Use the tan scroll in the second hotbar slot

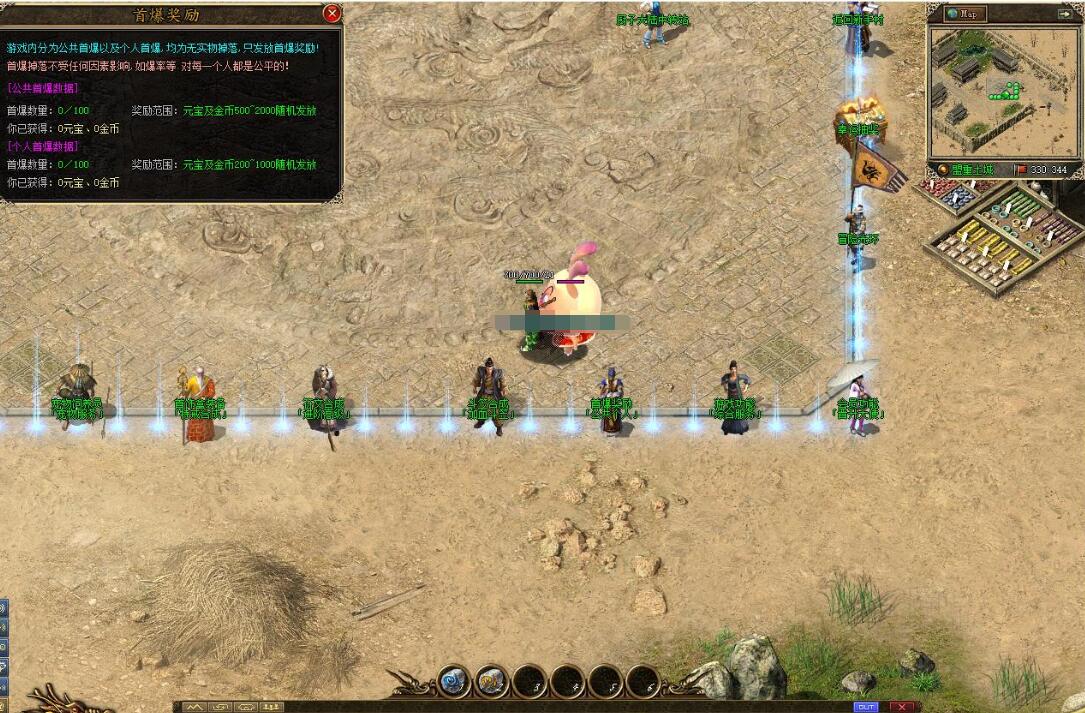pyautogui.click(x=492, y=681)
